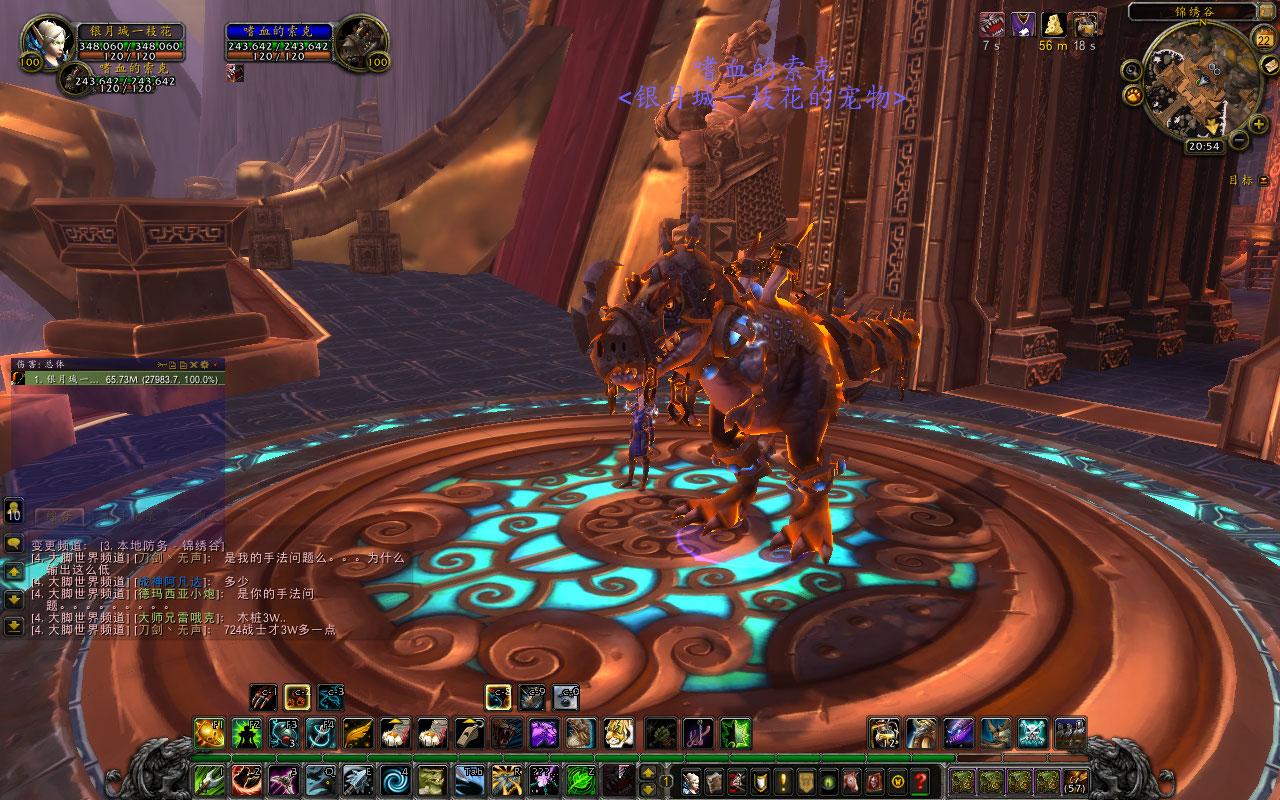Select the player portrait frame
Image resolution: width=1280 pixels, height=800 pixels.
click(44, 42)
